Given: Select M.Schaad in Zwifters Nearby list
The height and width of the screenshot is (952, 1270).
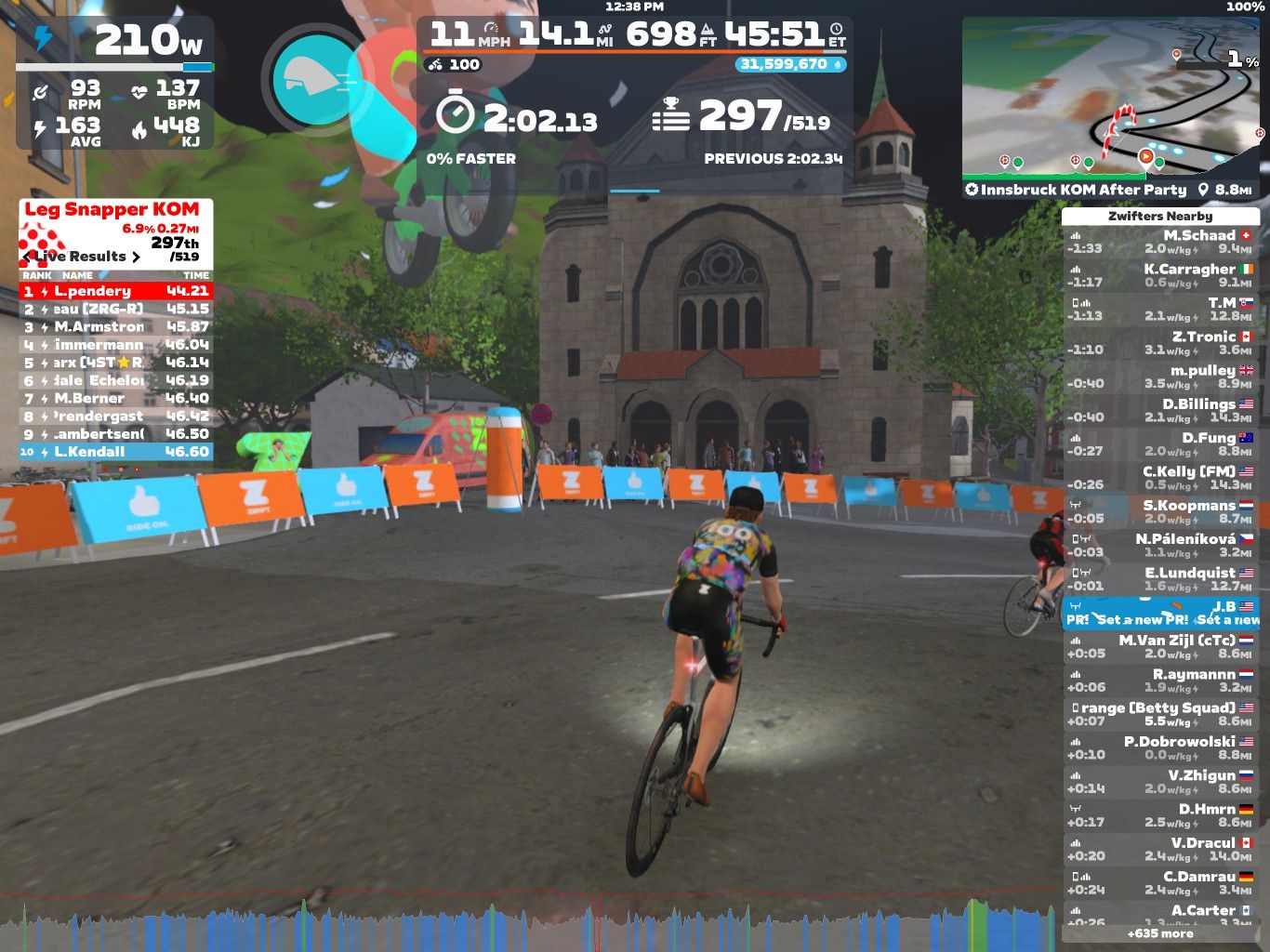Looking at the screenshot, I should coord(1160,242).
